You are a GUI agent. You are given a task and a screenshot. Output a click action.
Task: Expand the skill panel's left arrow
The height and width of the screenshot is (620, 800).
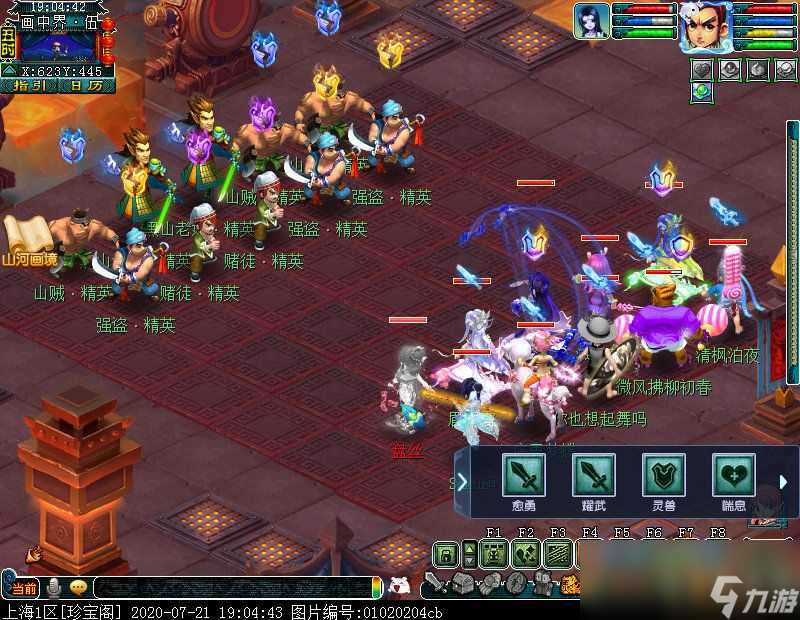pos(462,482)
